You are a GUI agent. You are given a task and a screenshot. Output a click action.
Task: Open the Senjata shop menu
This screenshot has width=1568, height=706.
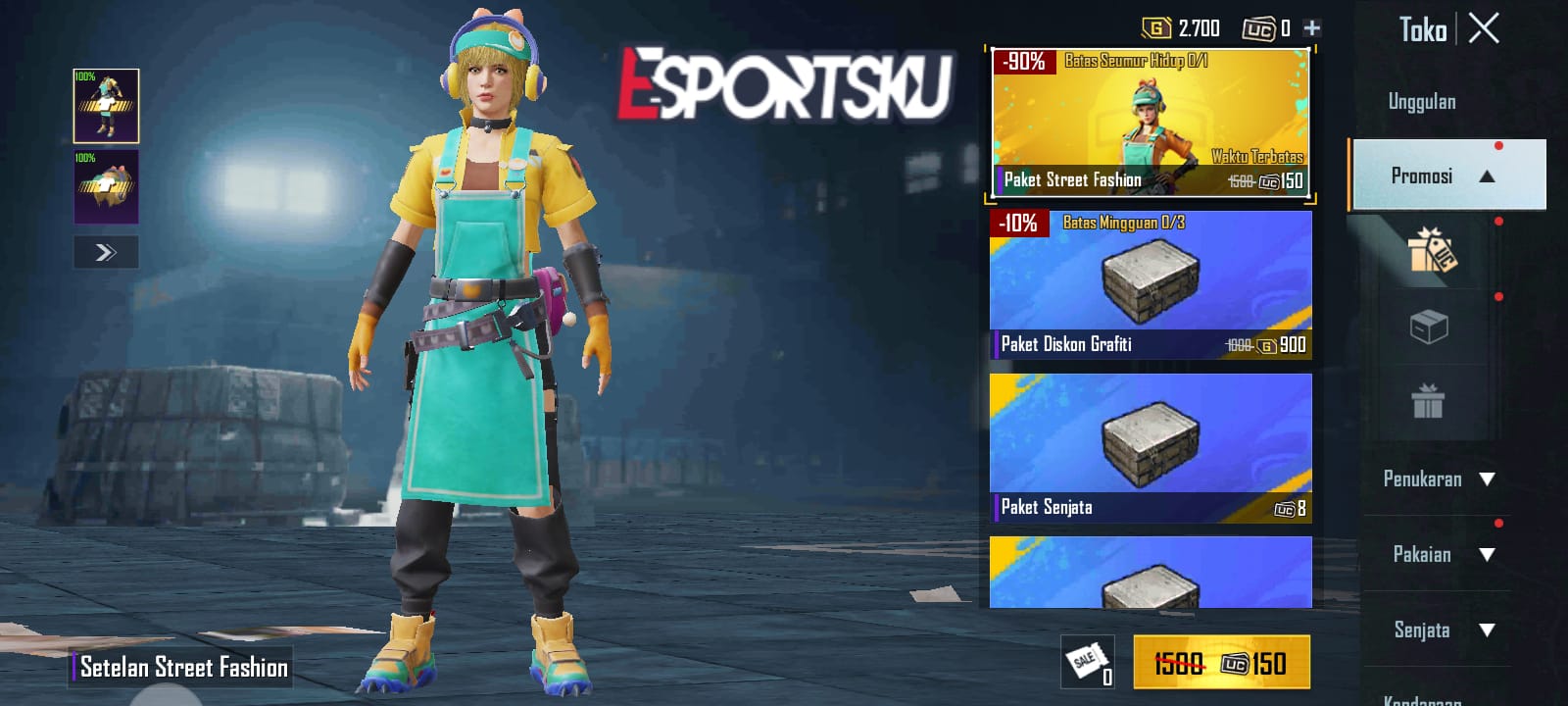click(1435, 630)
